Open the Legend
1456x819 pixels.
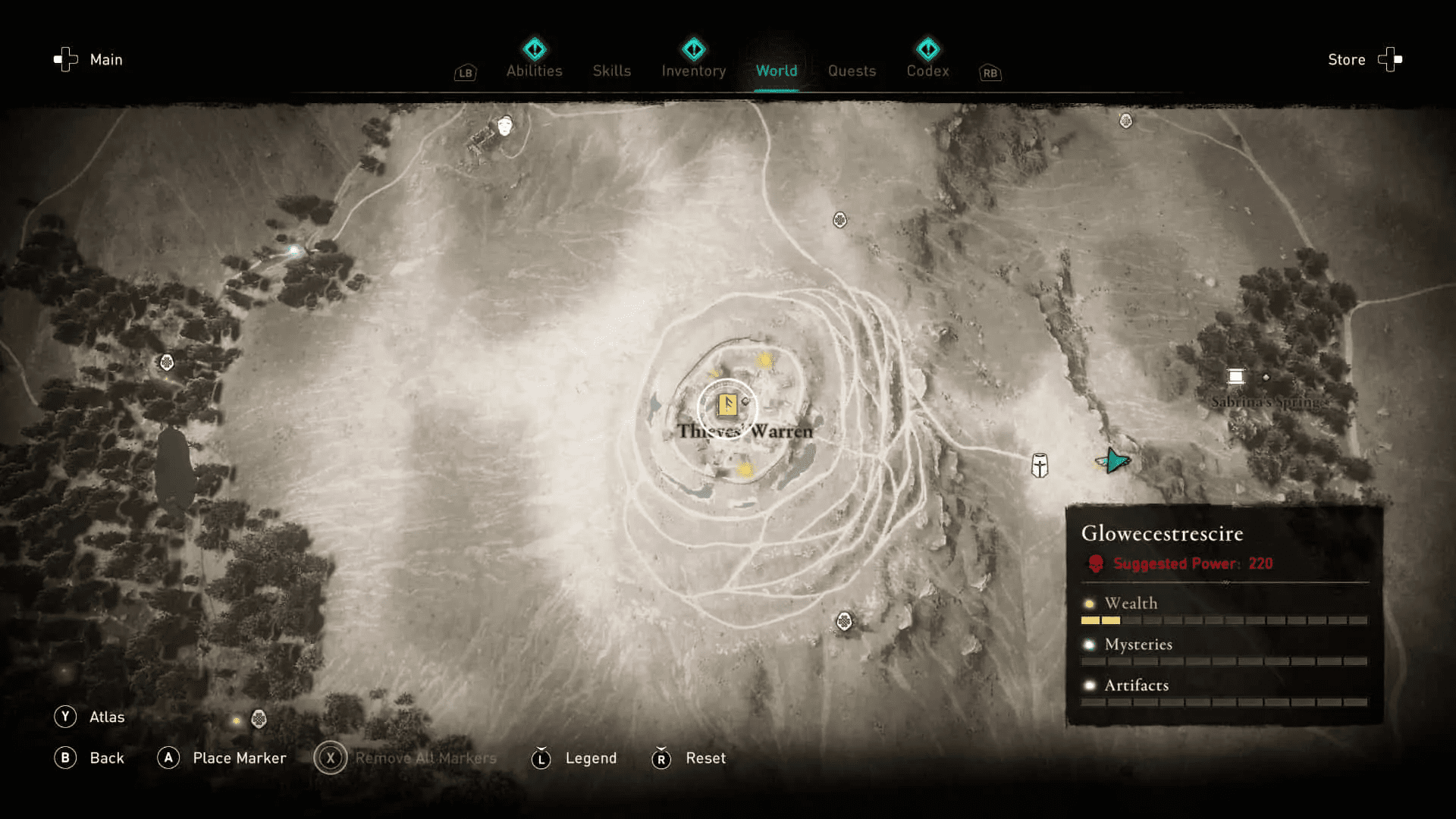(591, 758)
